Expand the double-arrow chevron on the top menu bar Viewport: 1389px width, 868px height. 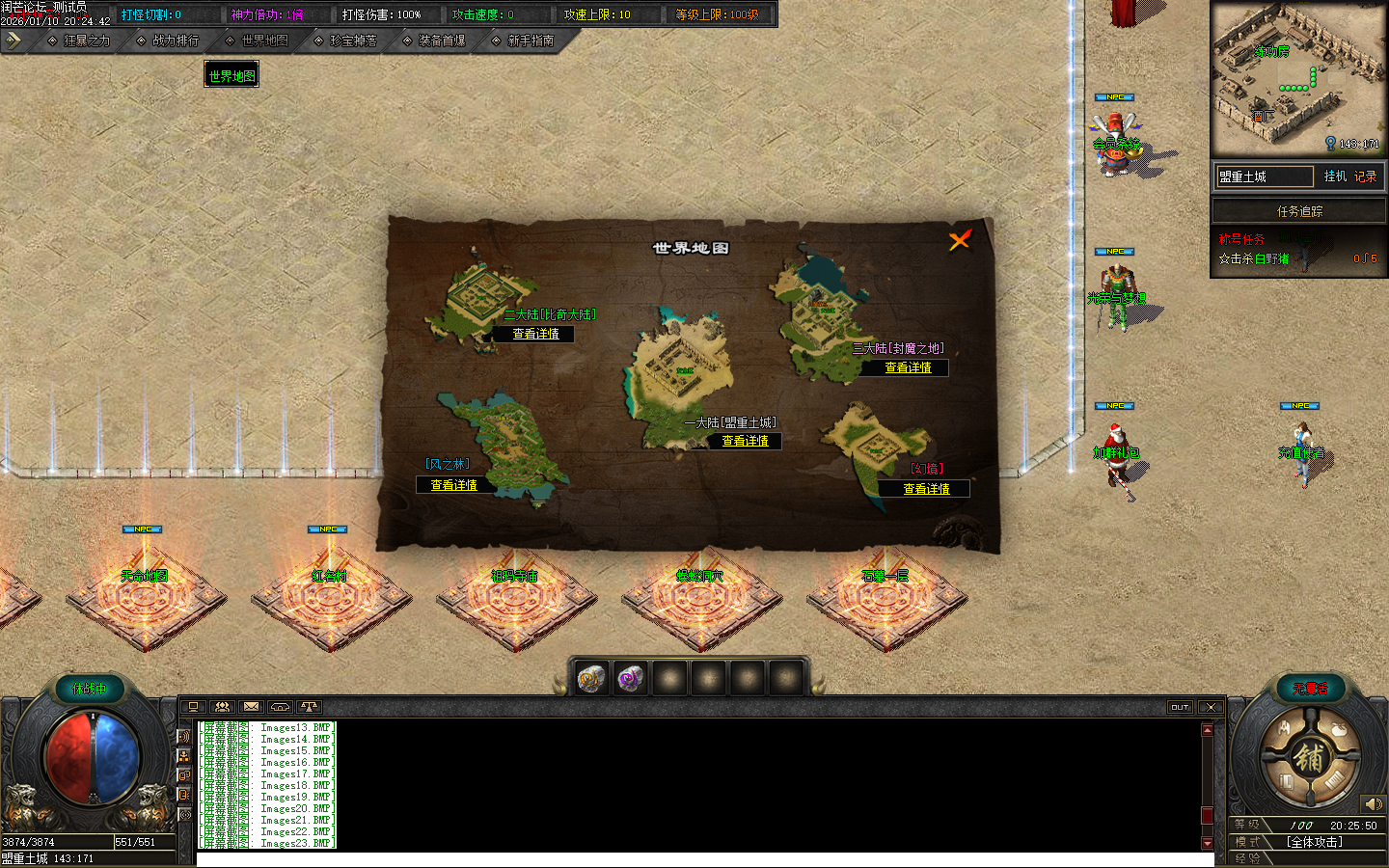click(x=13, y=41)
